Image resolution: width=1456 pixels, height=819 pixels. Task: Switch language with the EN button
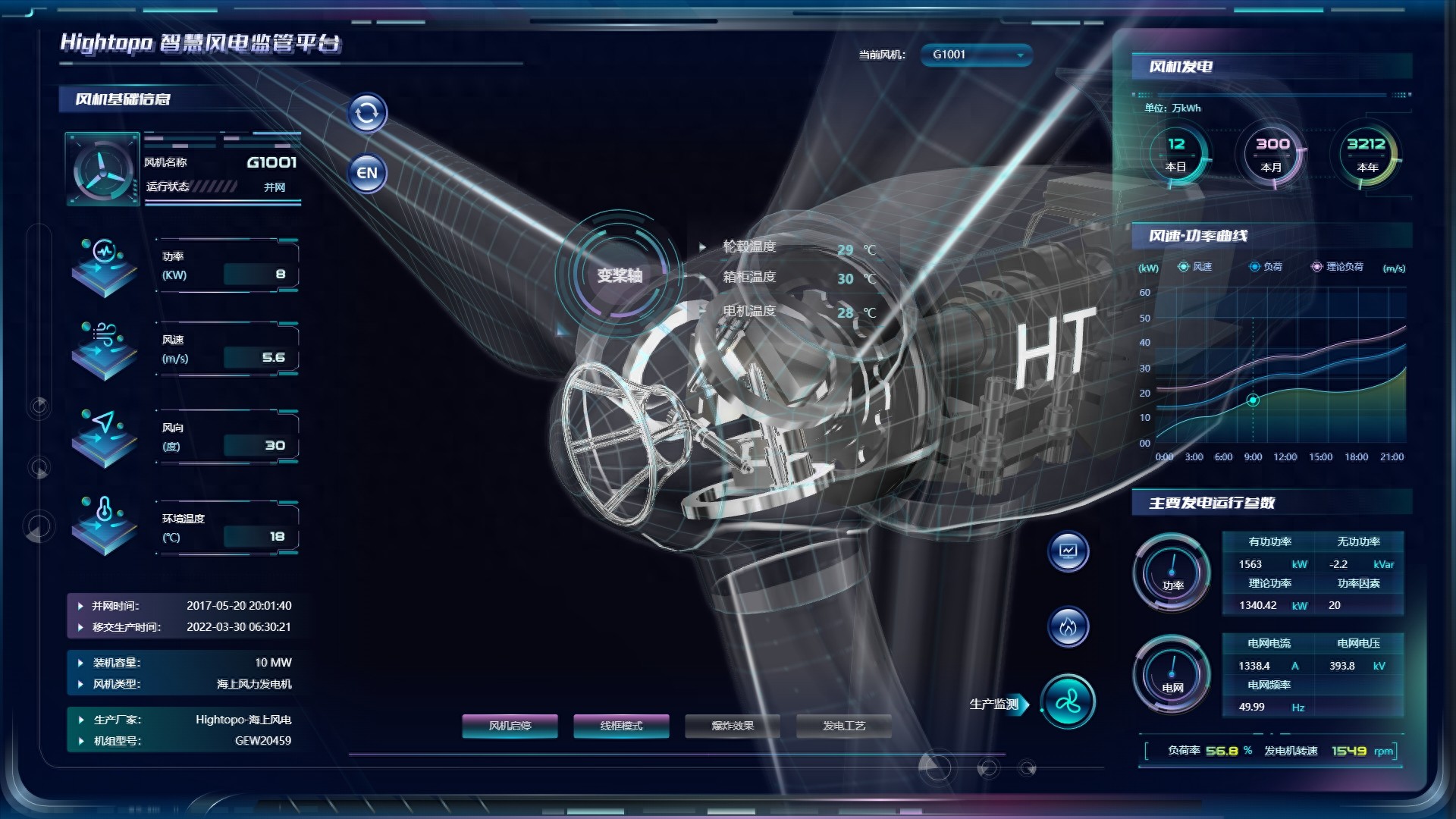tap(367, 173)
